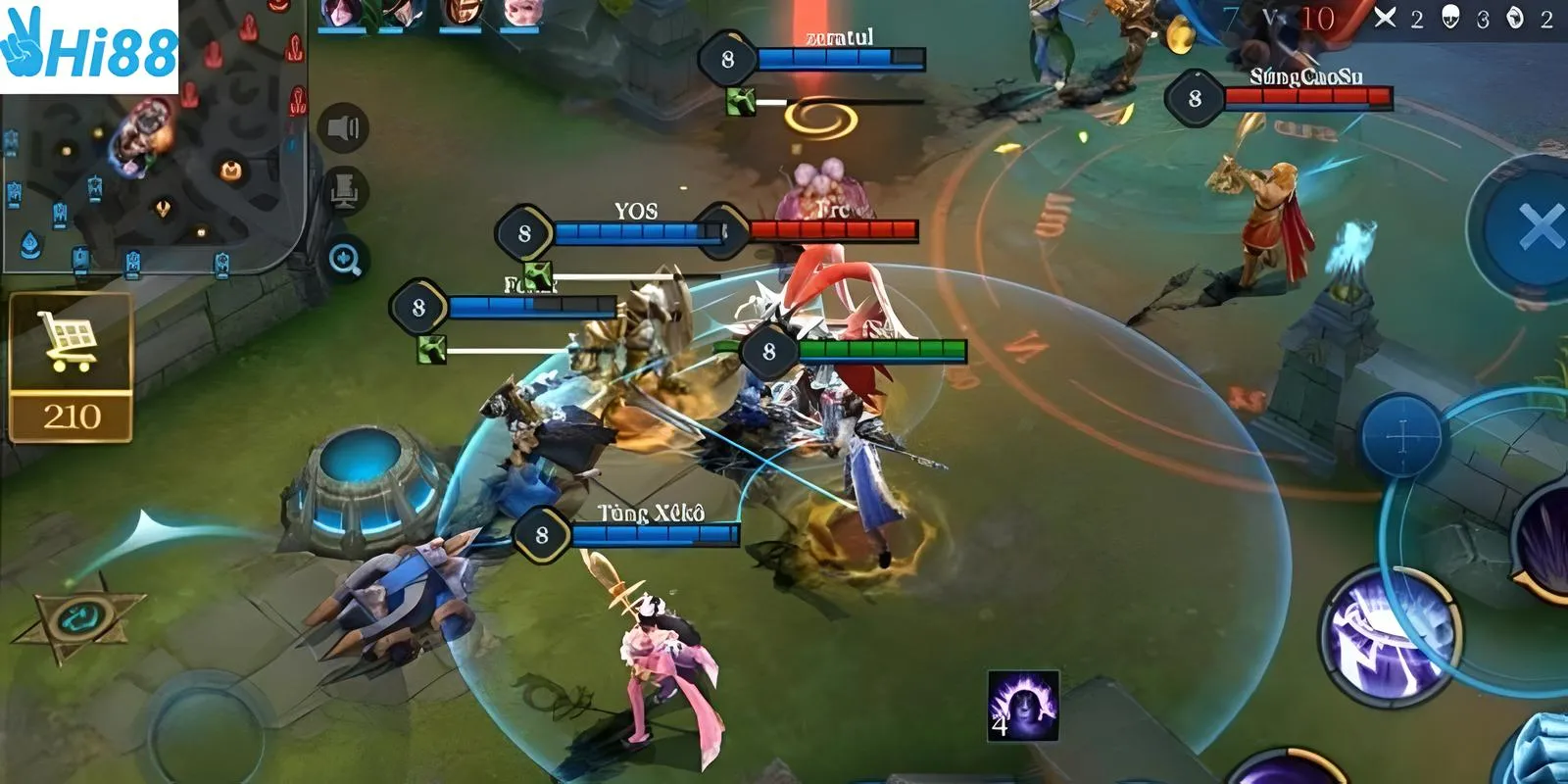Image resolution: width=1568 pixels, height=784 pixels.
Task: Activate the recall swirl star button
Action: pos(76,619)
